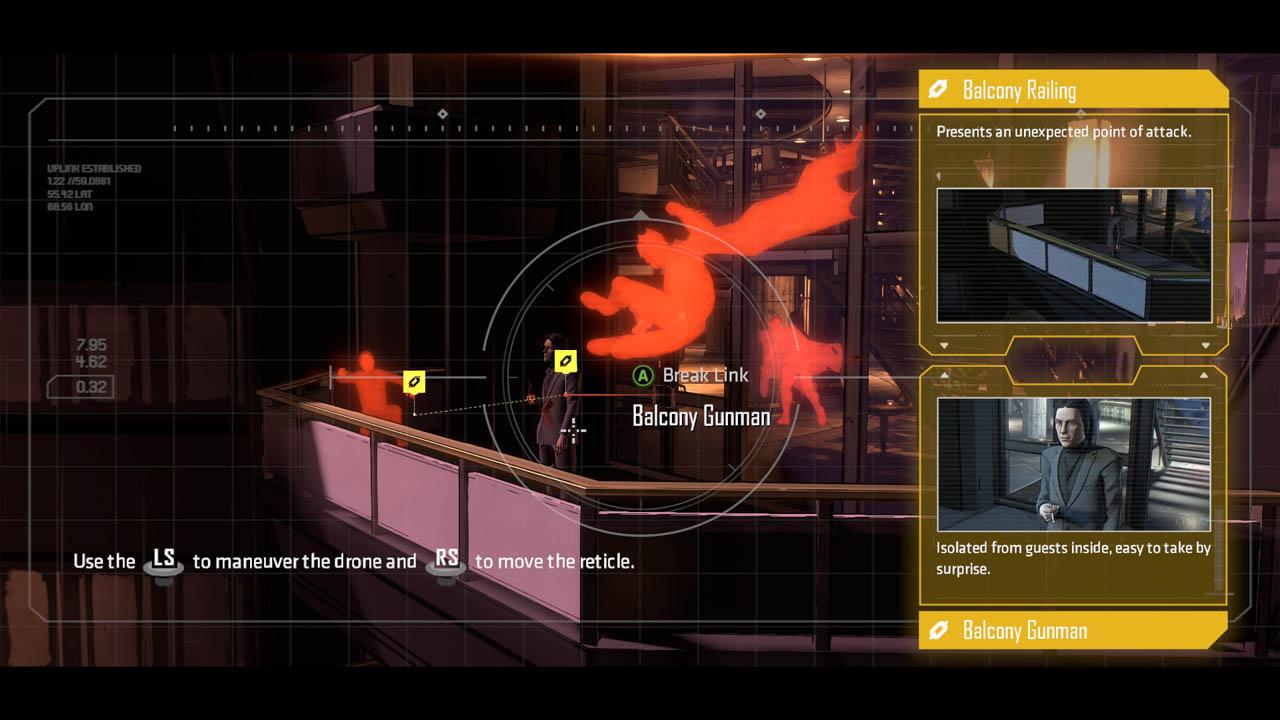
Task: Open the balcony railing preview image
Action: coord(1074,255)
